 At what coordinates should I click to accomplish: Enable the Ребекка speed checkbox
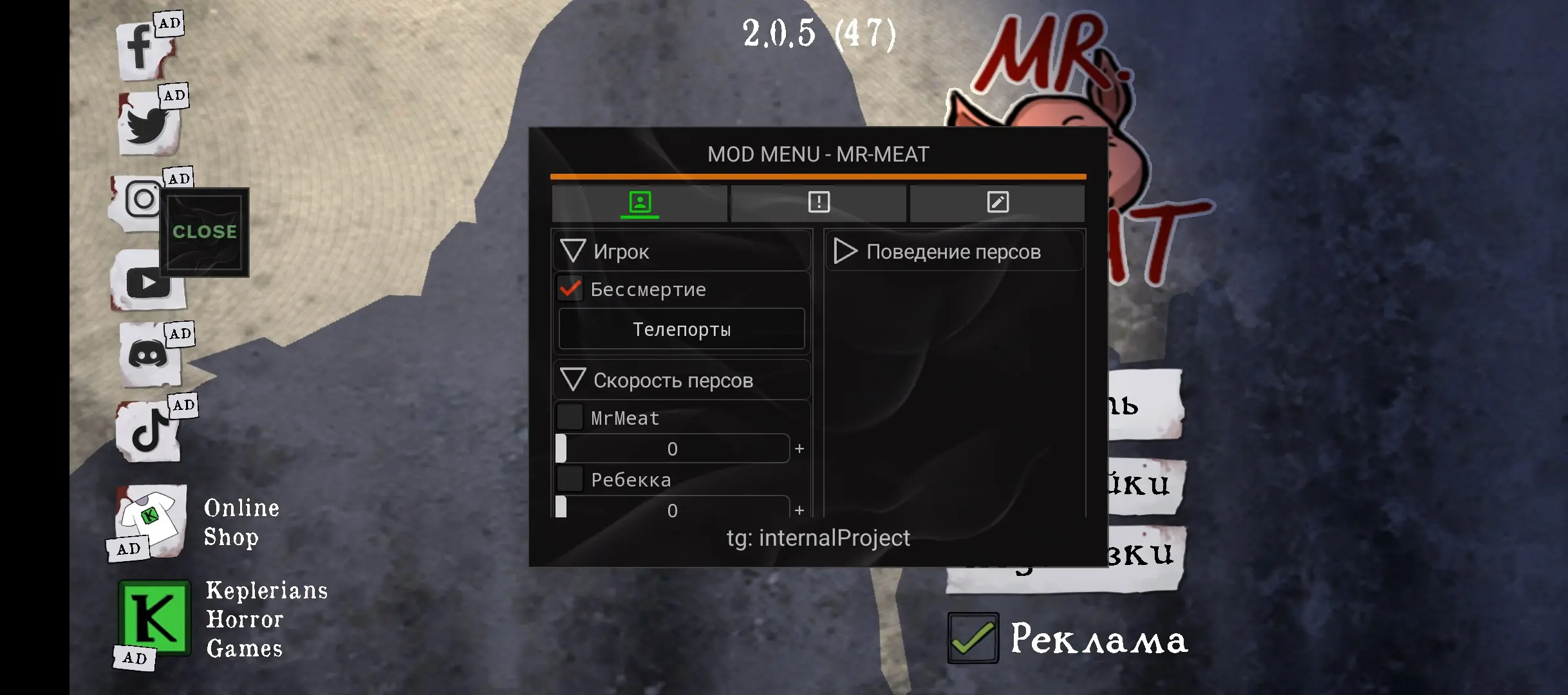click(x=569, y=479)
